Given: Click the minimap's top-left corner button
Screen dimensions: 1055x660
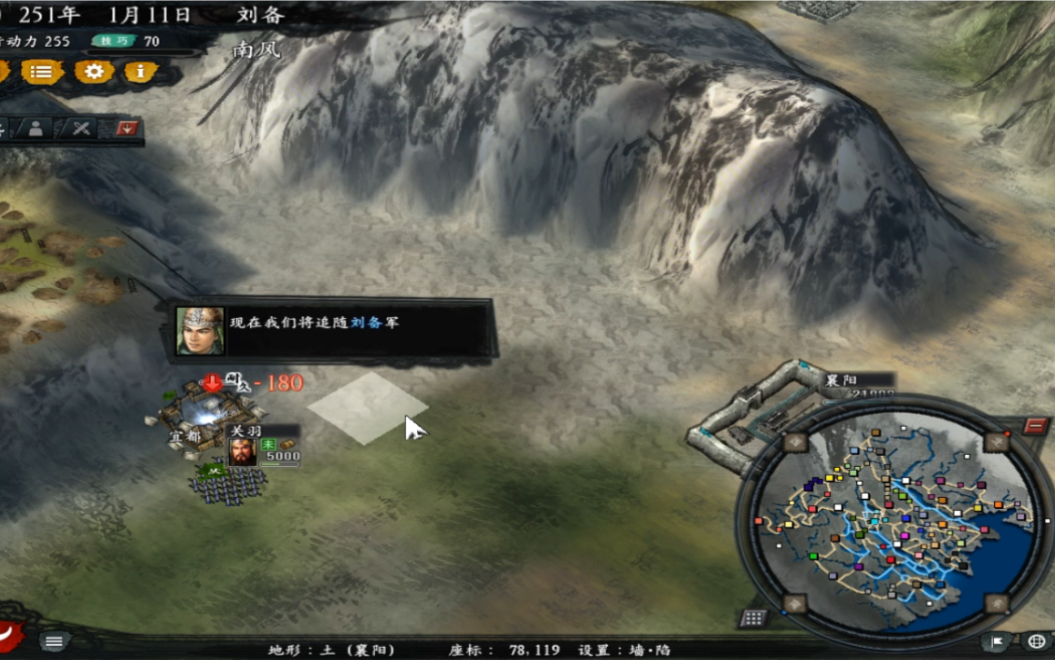Looking at the screenshot, I should [x=795, y=442].
